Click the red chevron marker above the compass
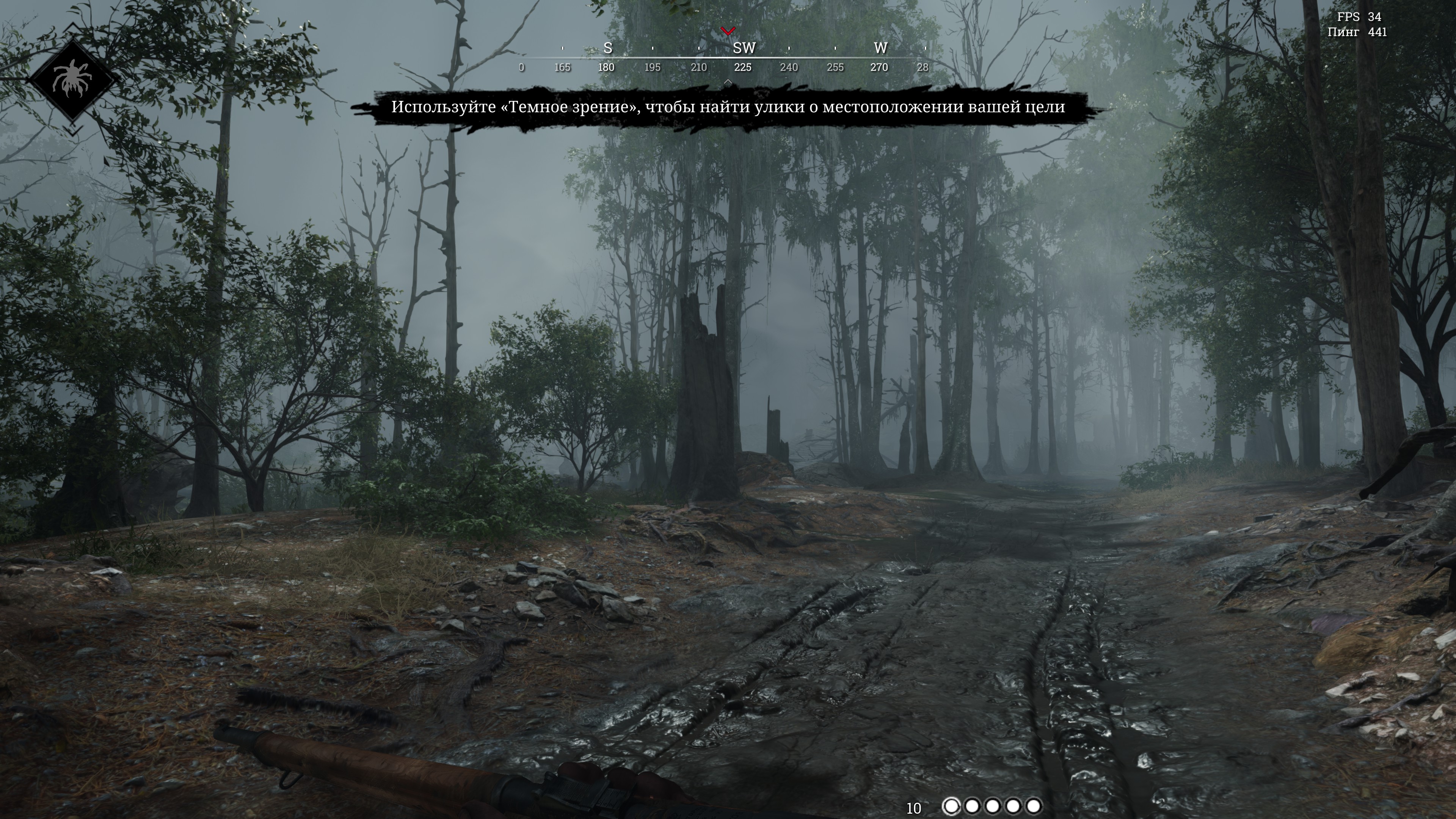This screenshot has width=1456, height=819. (728, 30)
